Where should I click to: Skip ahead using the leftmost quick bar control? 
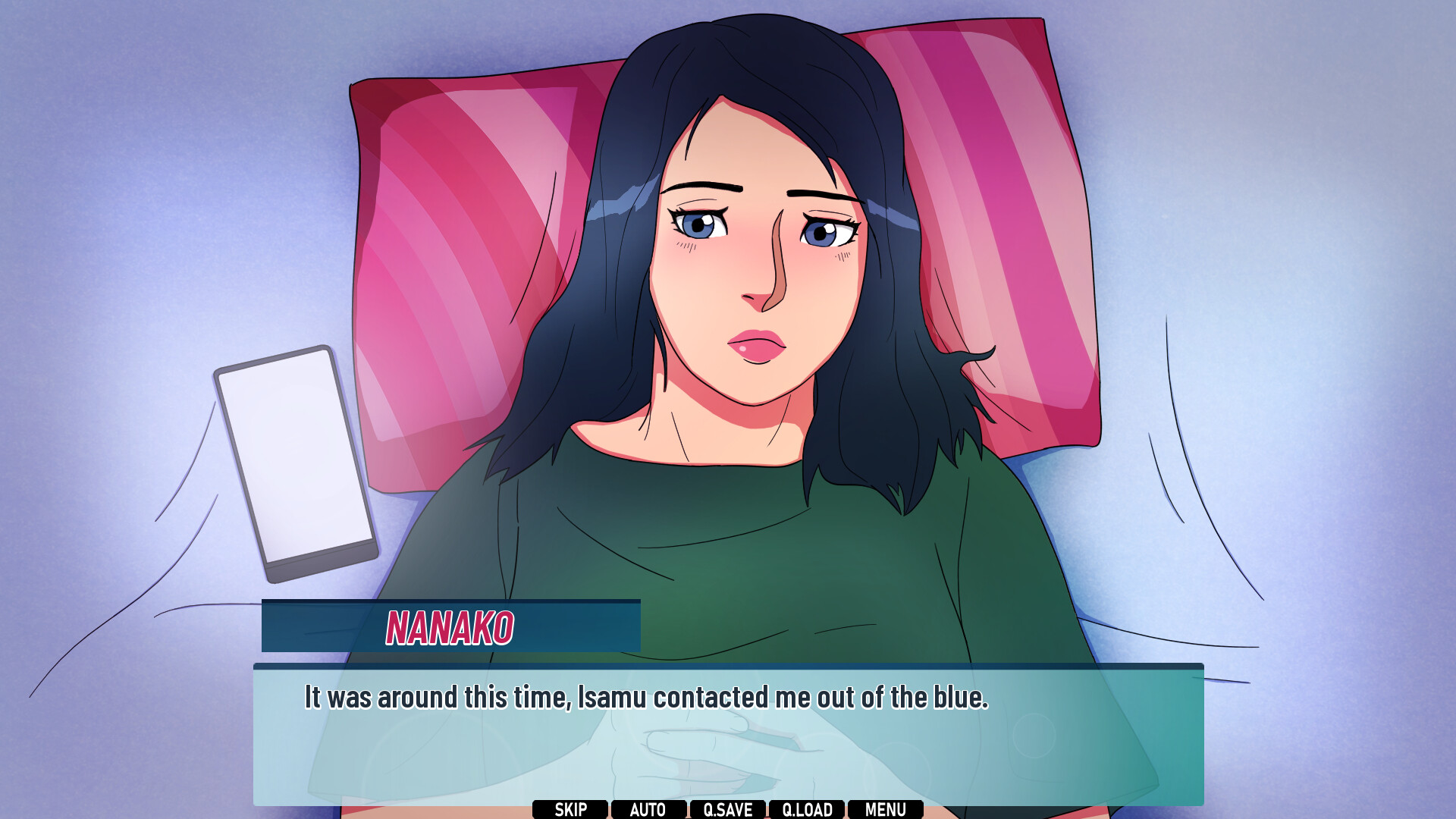click(x=571, y=809)
